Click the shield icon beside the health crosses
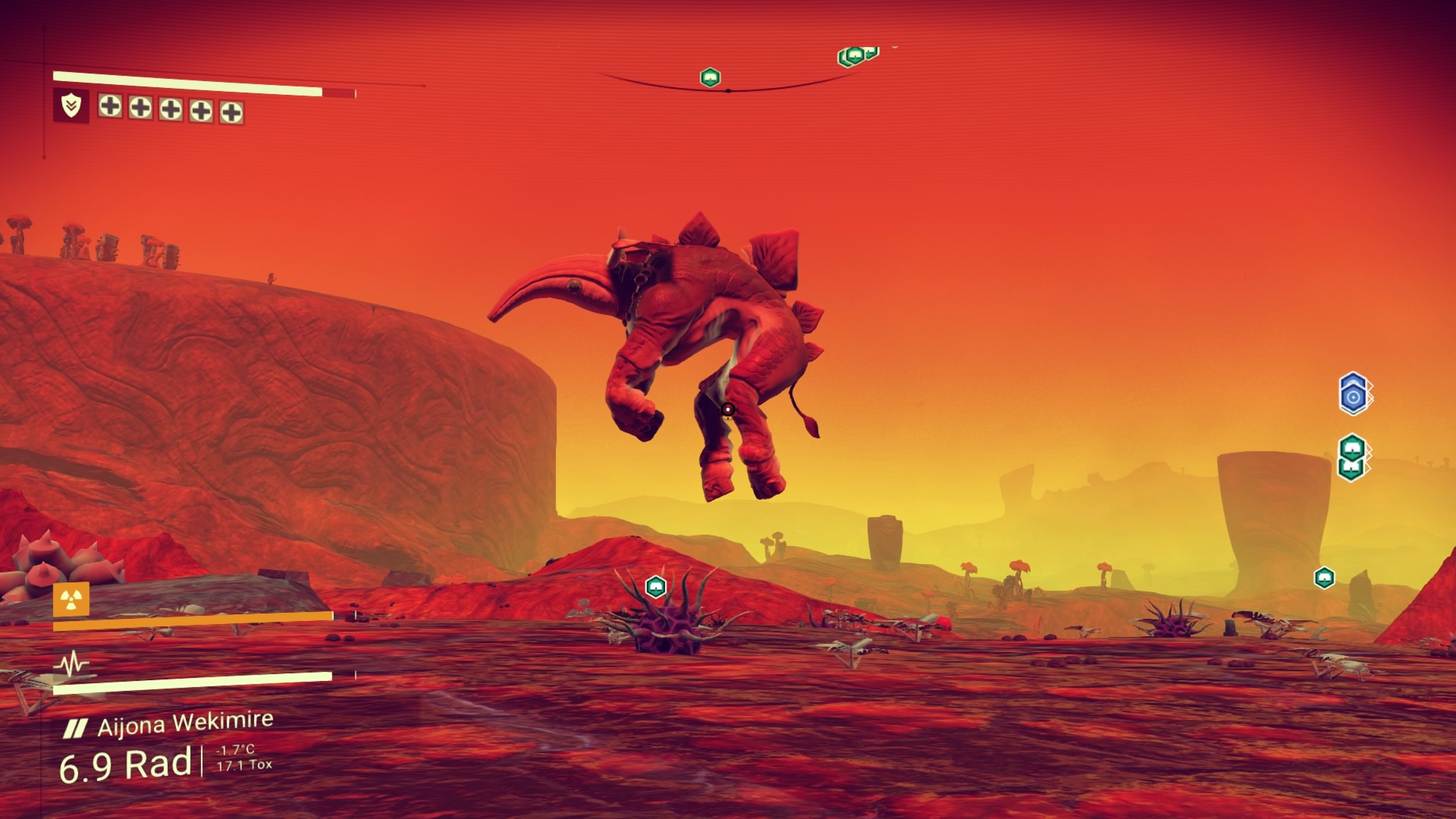Viewport: 1456px width, 819px height. coord(71,105)
